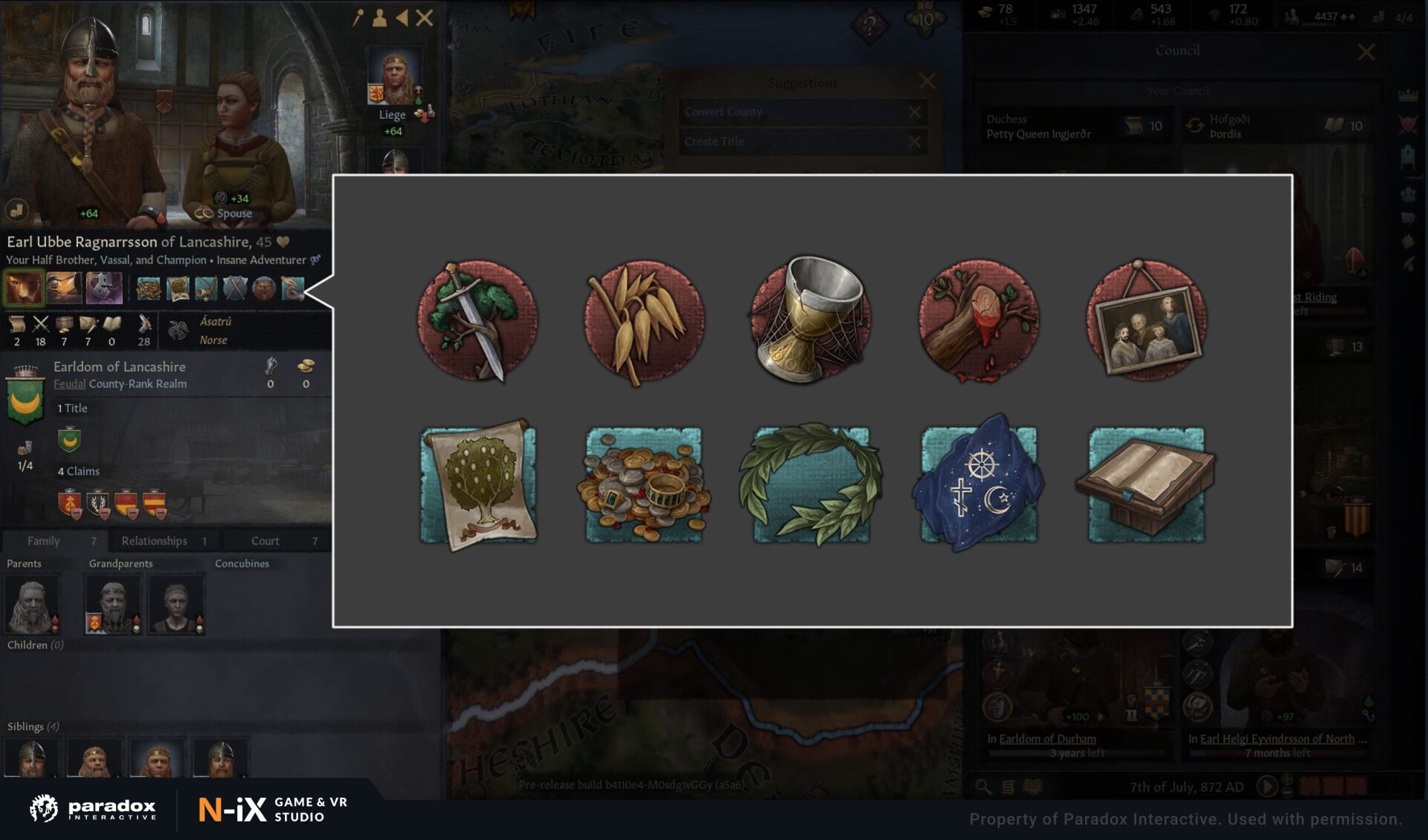The height and width of the screenshot is (840, 1428).
Task: Pick the cobwebbed goblet icon
Action: [x=811, y=320]
